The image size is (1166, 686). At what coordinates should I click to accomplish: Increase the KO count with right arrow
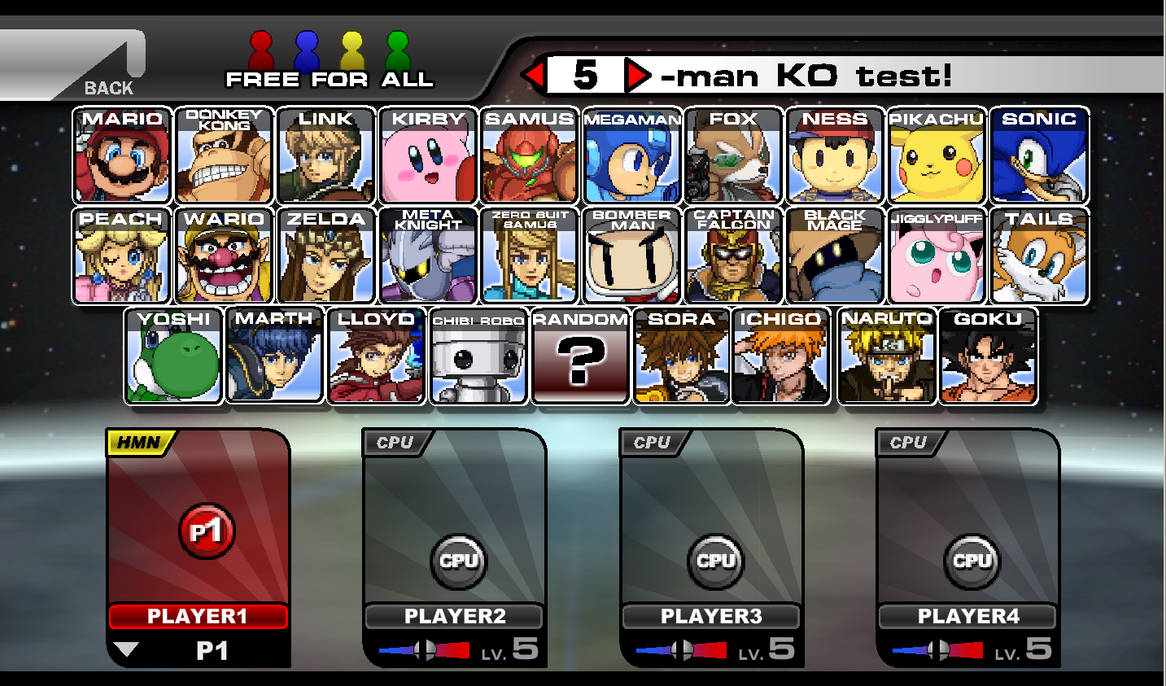click(637, 75)
